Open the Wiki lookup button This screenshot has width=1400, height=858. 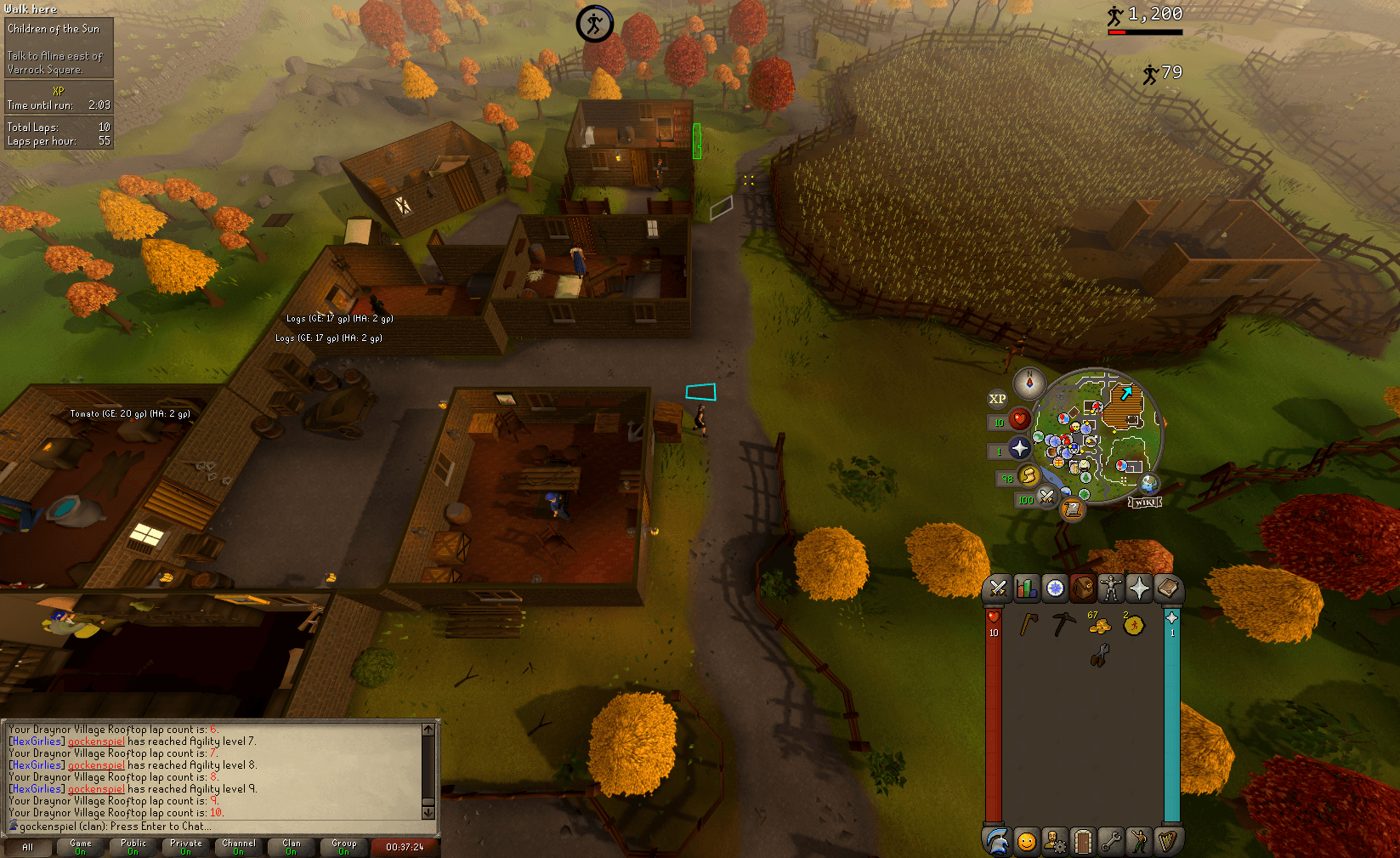[x=1146, y=501]
